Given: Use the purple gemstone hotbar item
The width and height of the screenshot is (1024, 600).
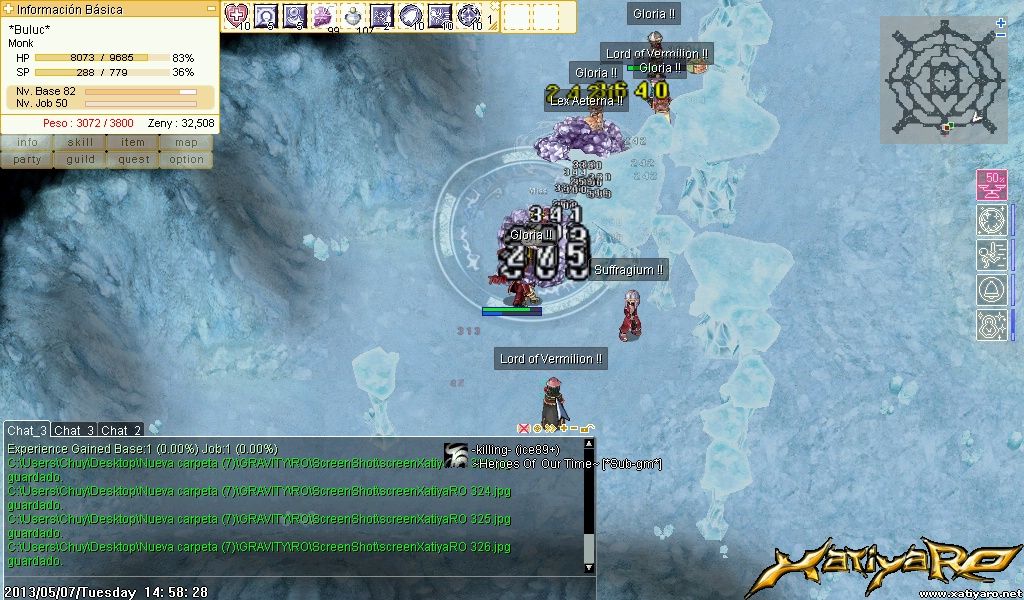Looking at the screenshot, I should (323, 15).
